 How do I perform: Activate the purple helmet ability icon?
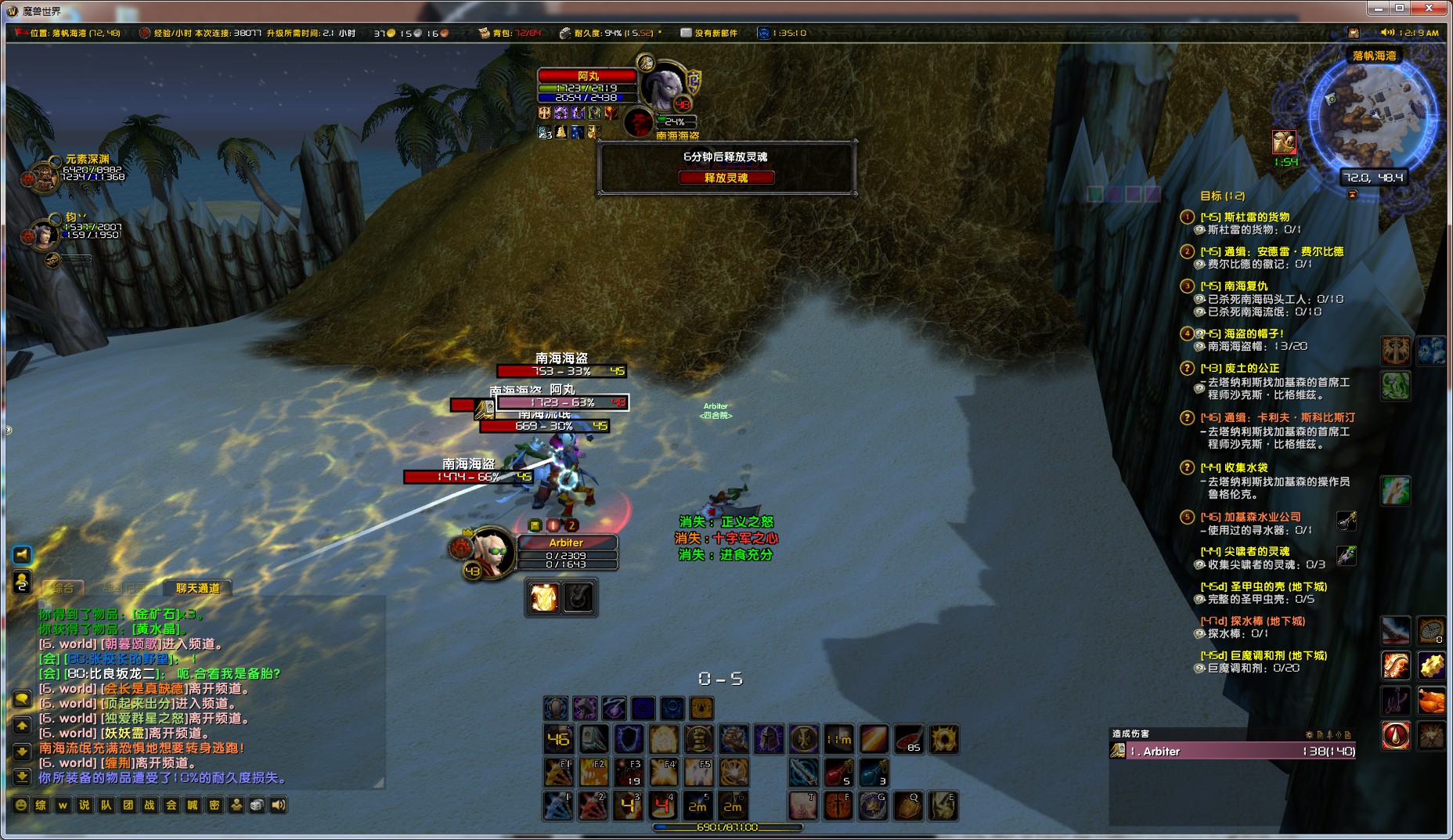pyautogui.click(x=769, y=739)
